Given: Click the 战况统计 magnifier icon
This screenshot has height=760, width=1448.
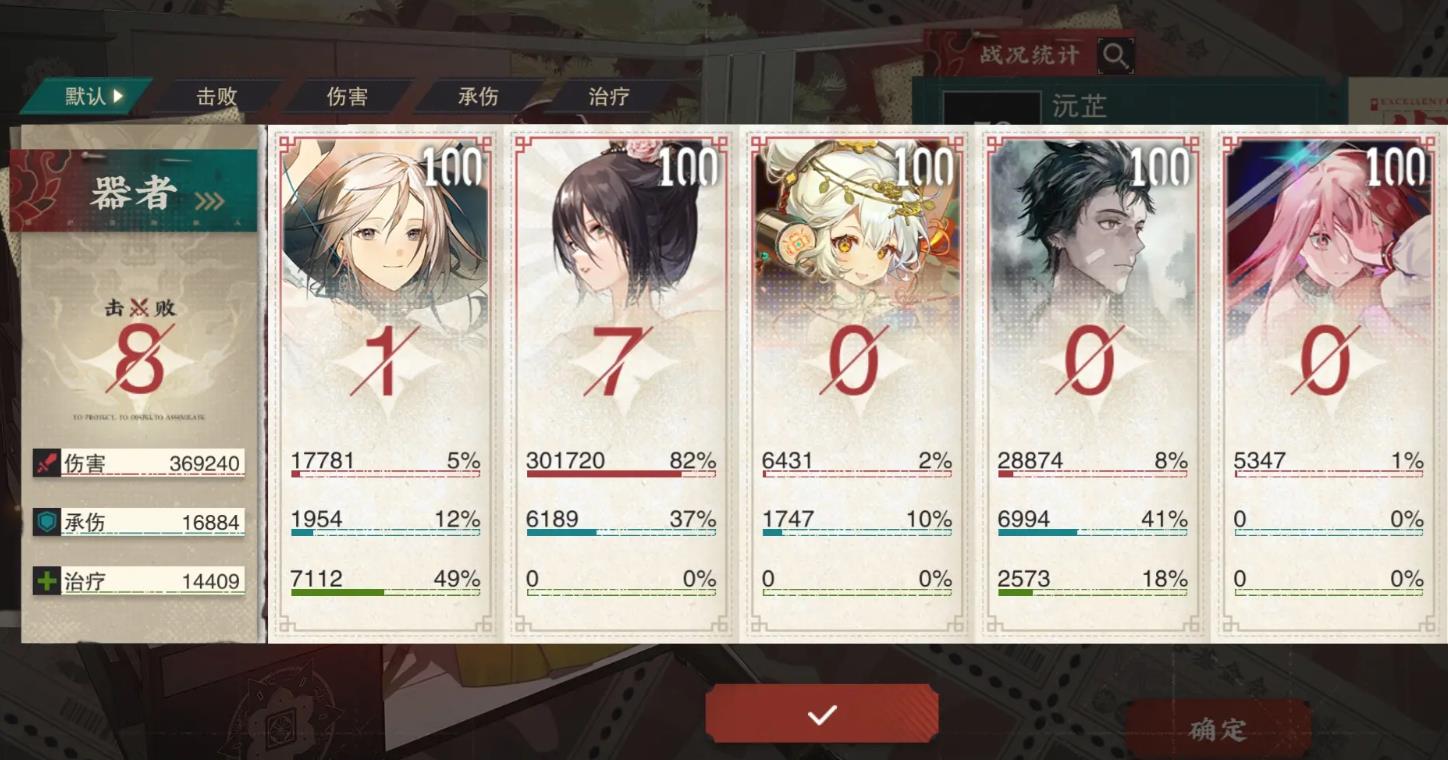Looking at the screenshot, I should coord(1116,56).
